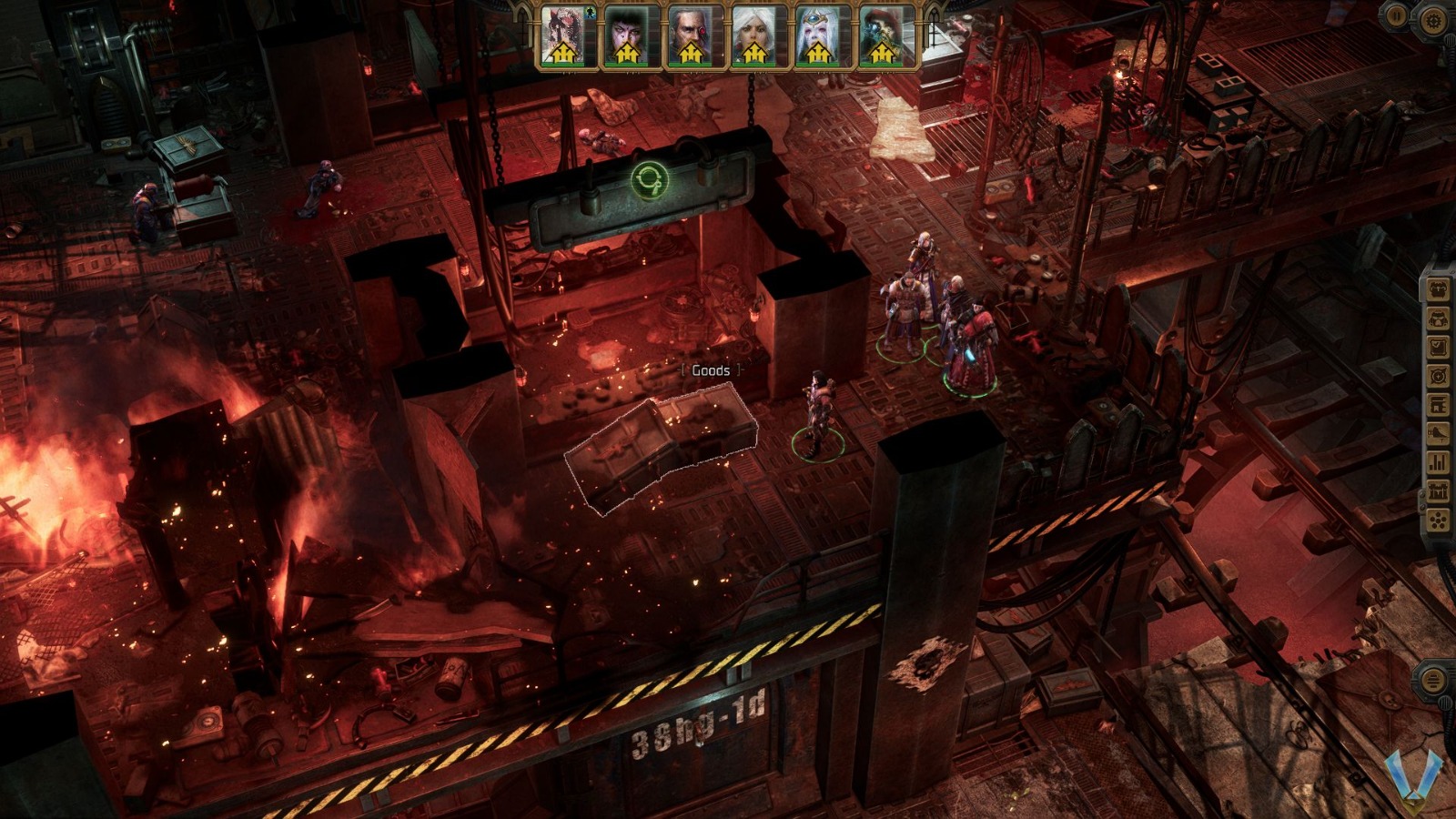Open the group formation dots icon
Screen dimensions: 1456x819
(1438, 518)
